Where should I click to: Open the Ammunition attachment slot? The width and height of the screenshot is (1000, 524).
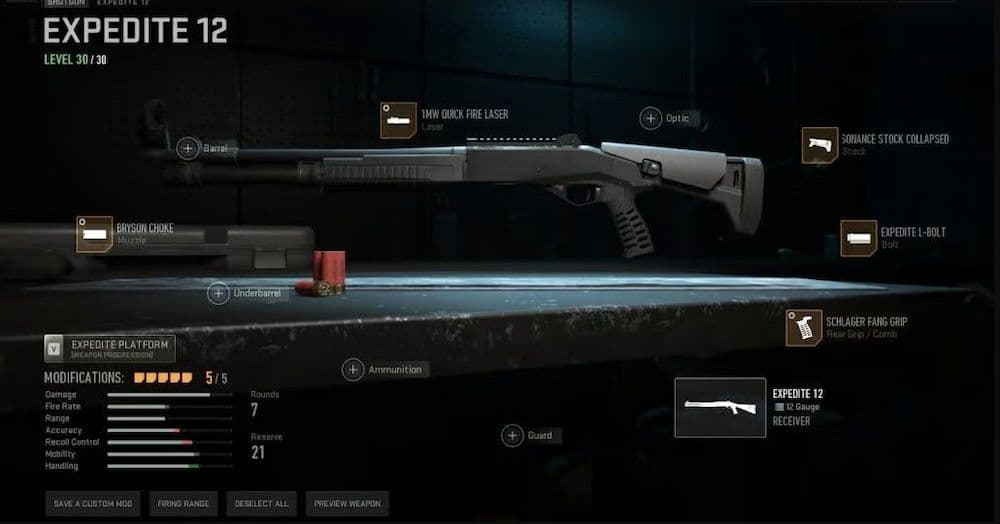click(353, 370)
